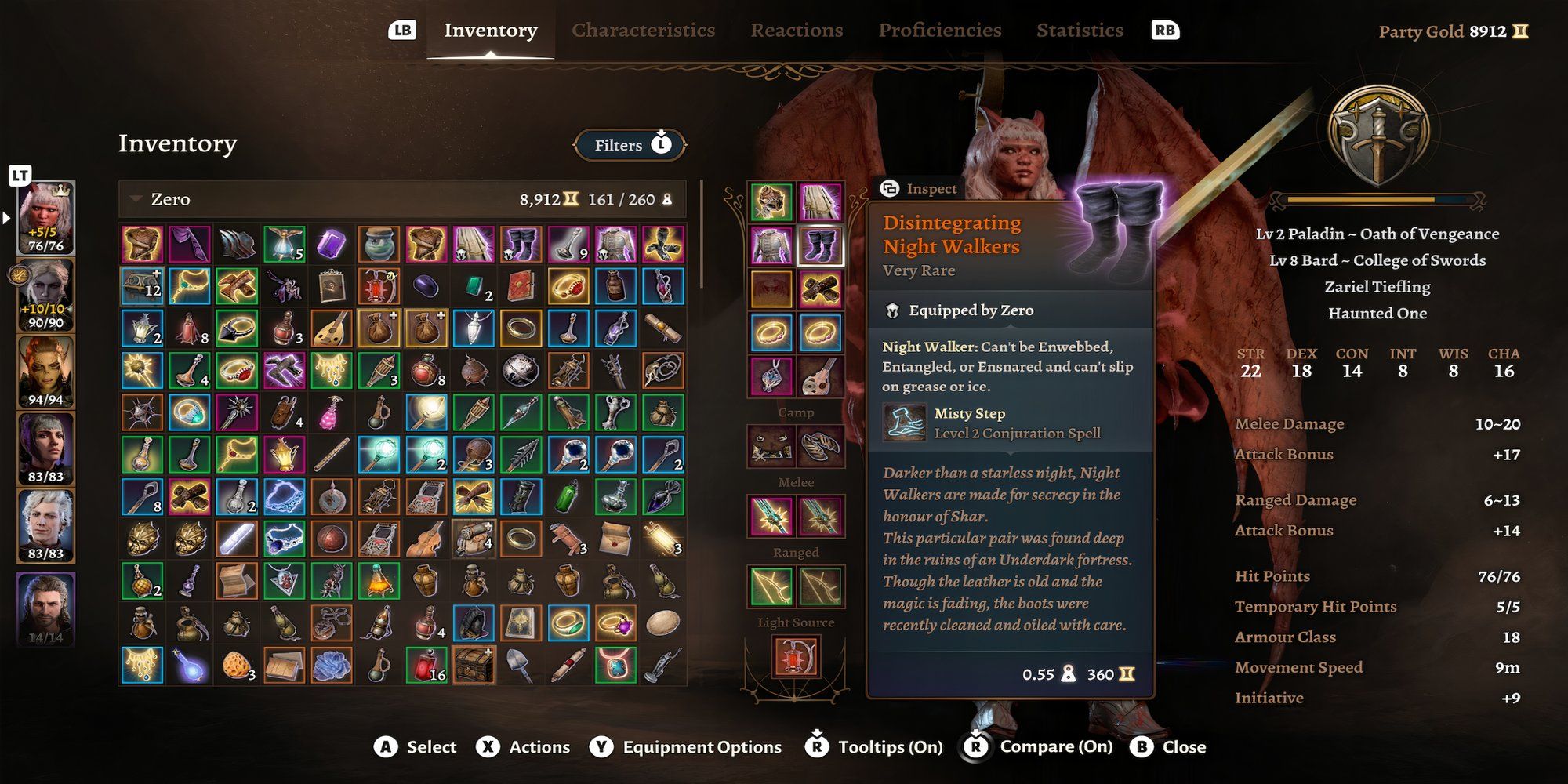Select the shovel in the inventory grid

click(x=521, y=665)
